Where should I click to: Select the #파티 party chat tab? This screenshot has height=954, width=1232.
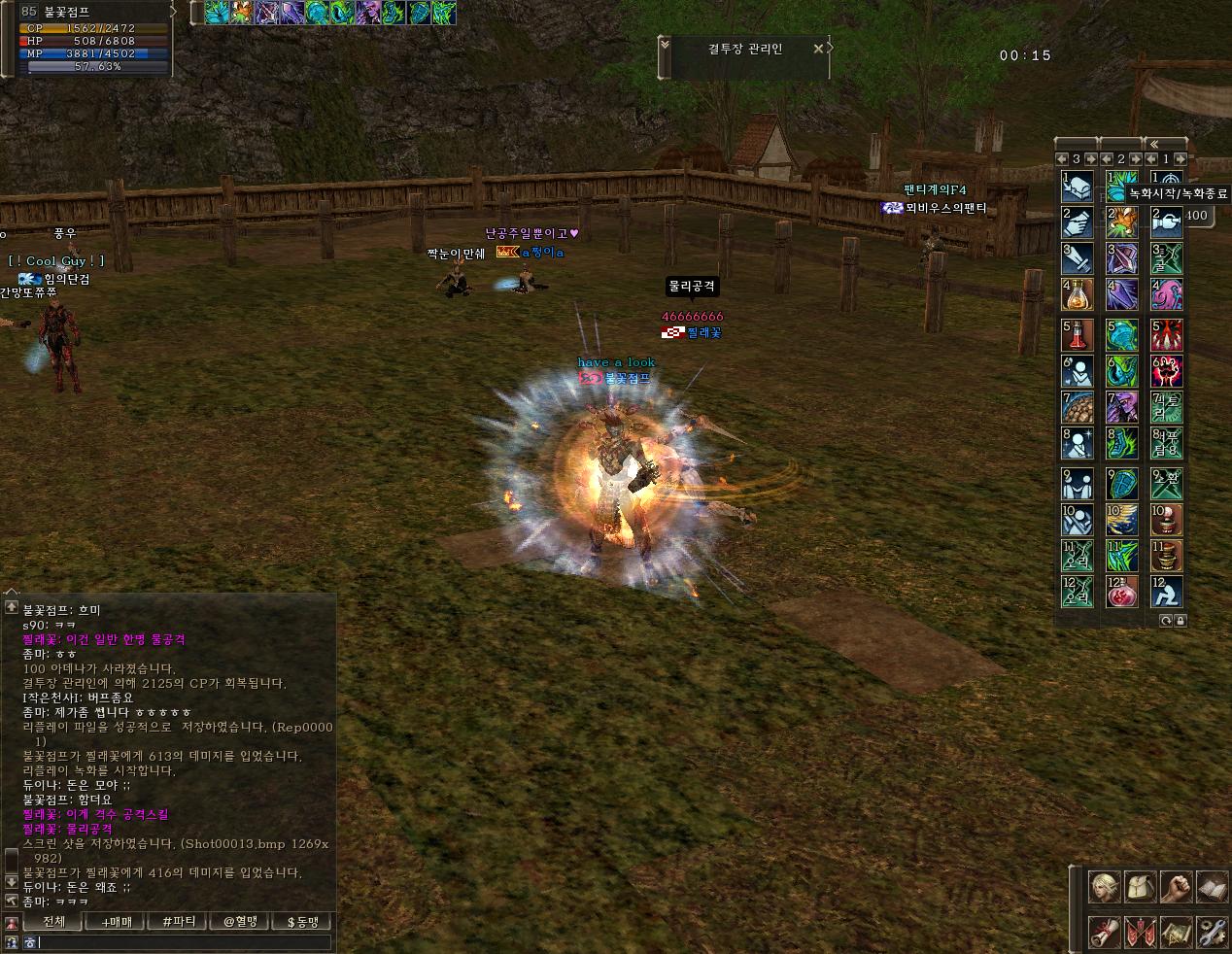[179, 921]
